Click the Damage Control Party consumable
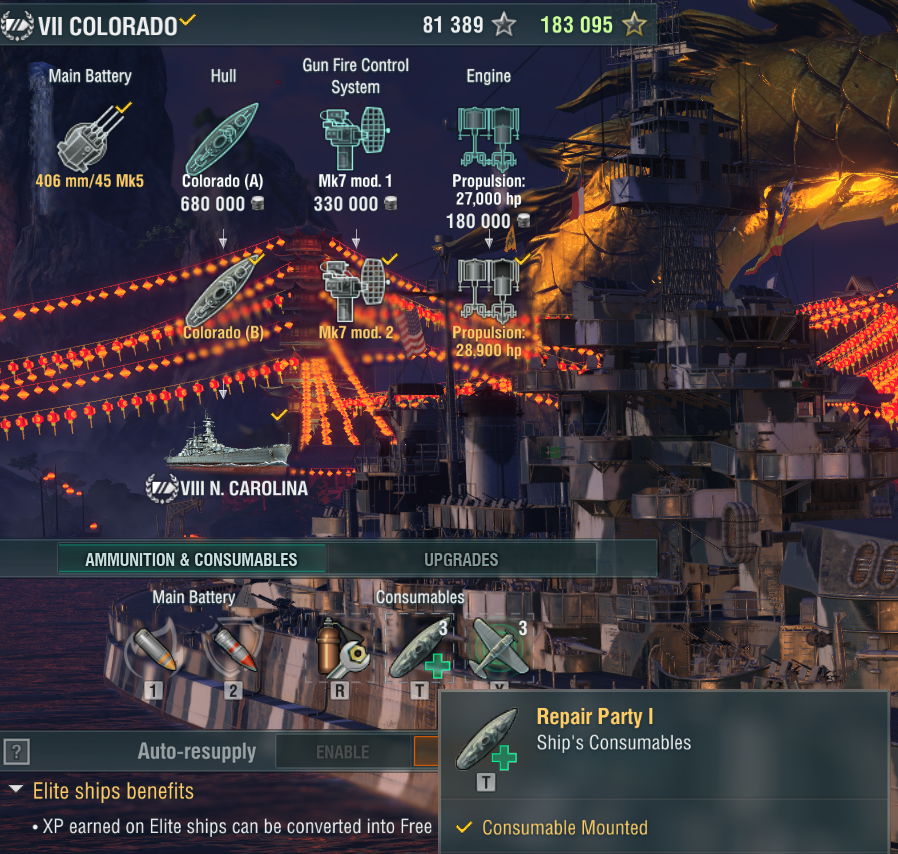898x854 pixels. click(x=341, y=647)
